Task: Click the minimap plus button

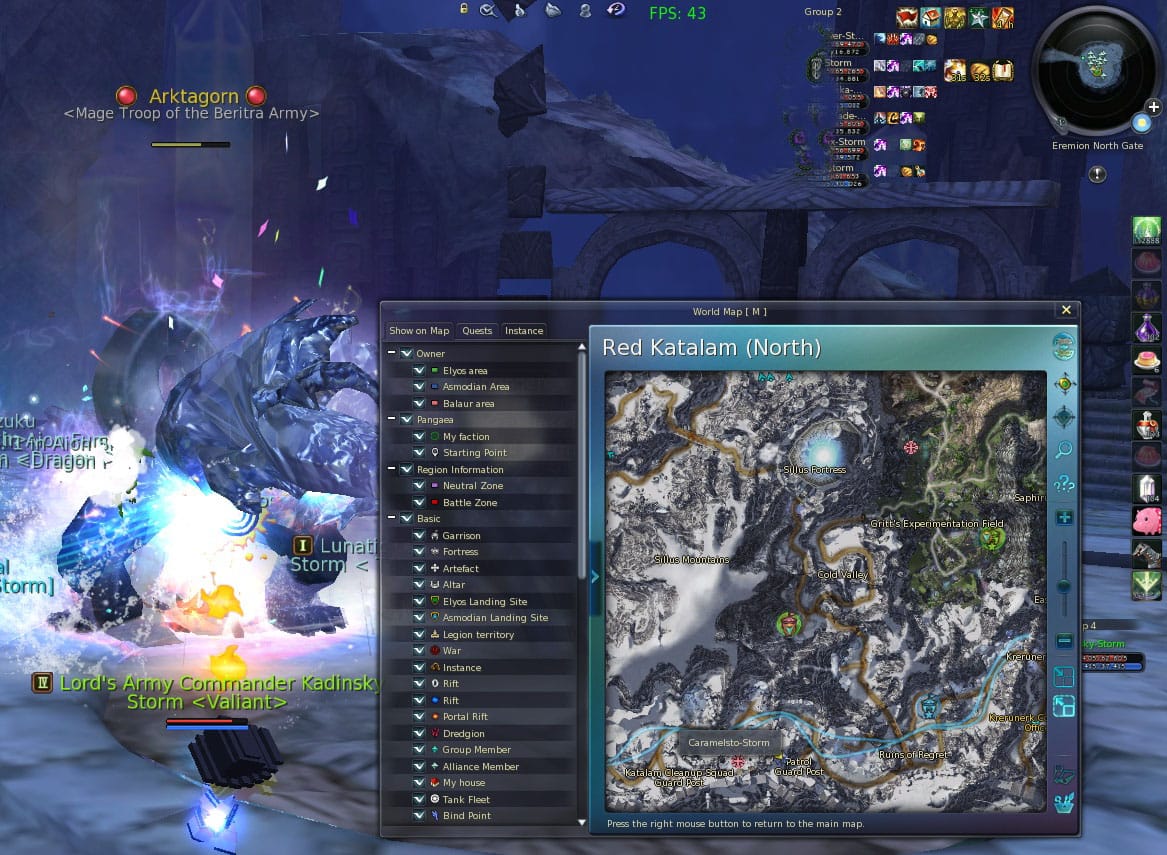Action: point(1153,107)
